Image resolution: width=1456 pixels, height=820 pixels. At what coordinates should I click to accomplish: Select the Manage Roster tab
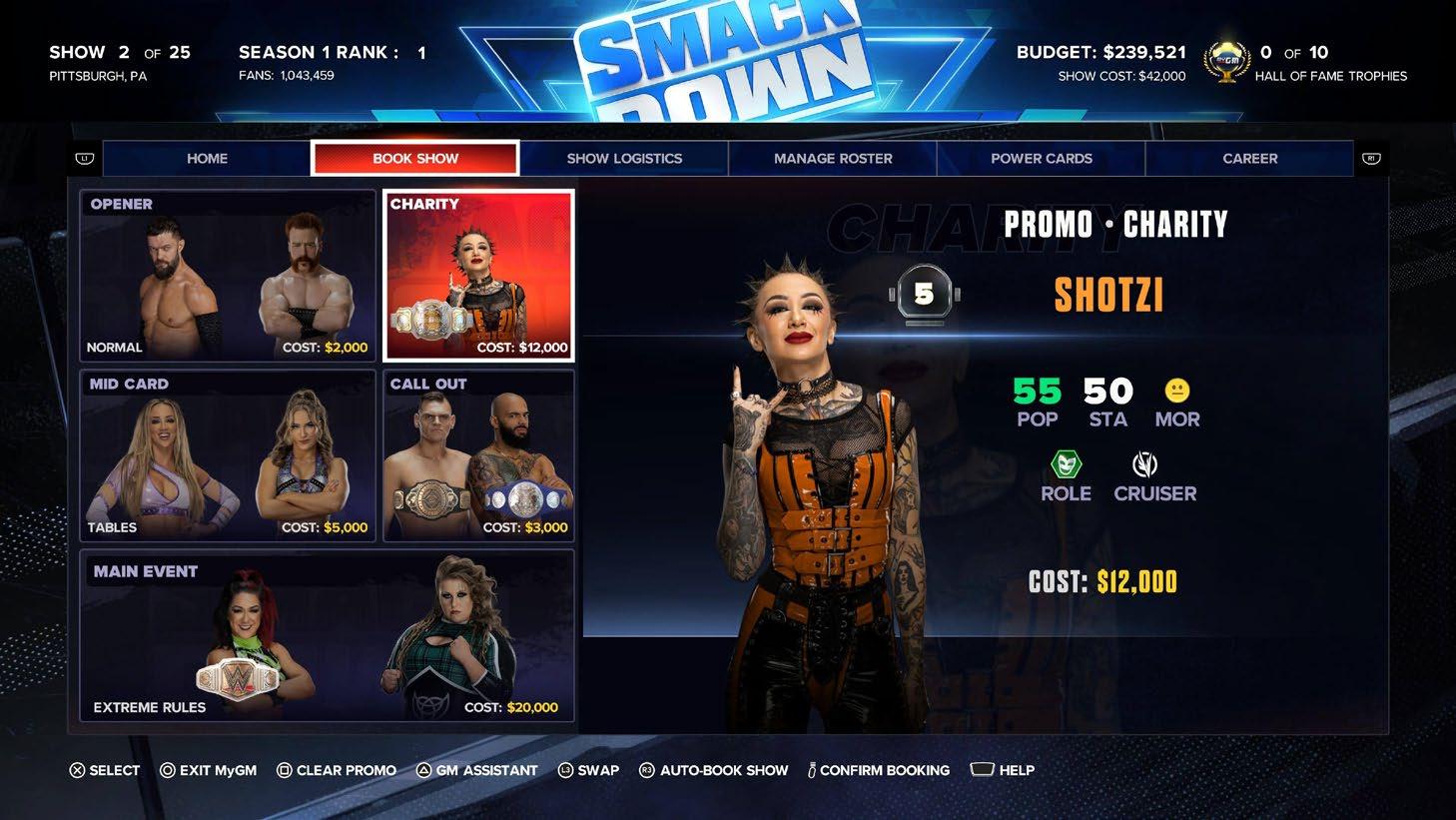[833, 158]
